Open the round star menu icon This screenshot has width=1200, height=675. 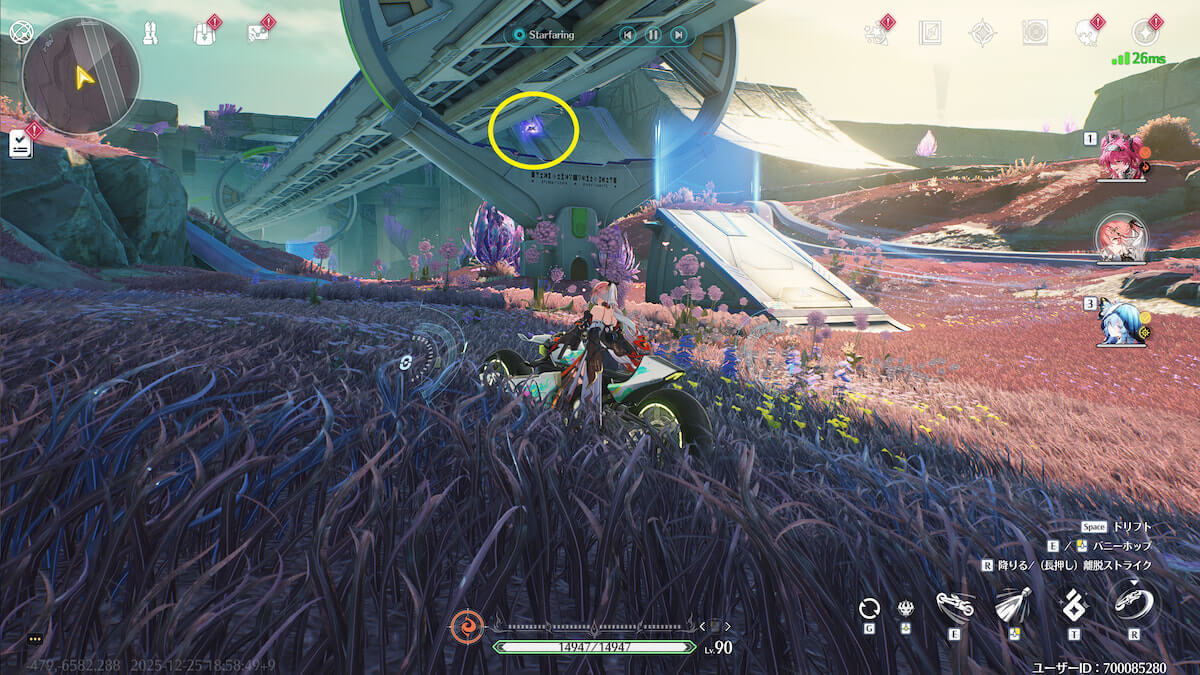point(1145,33)
